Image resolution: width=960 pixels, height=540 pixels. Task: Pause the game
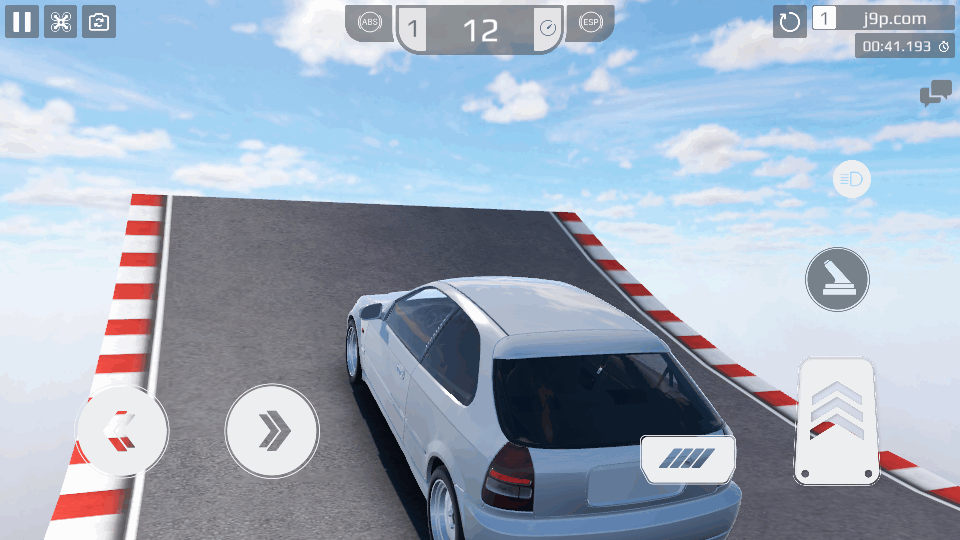(22, 21)
